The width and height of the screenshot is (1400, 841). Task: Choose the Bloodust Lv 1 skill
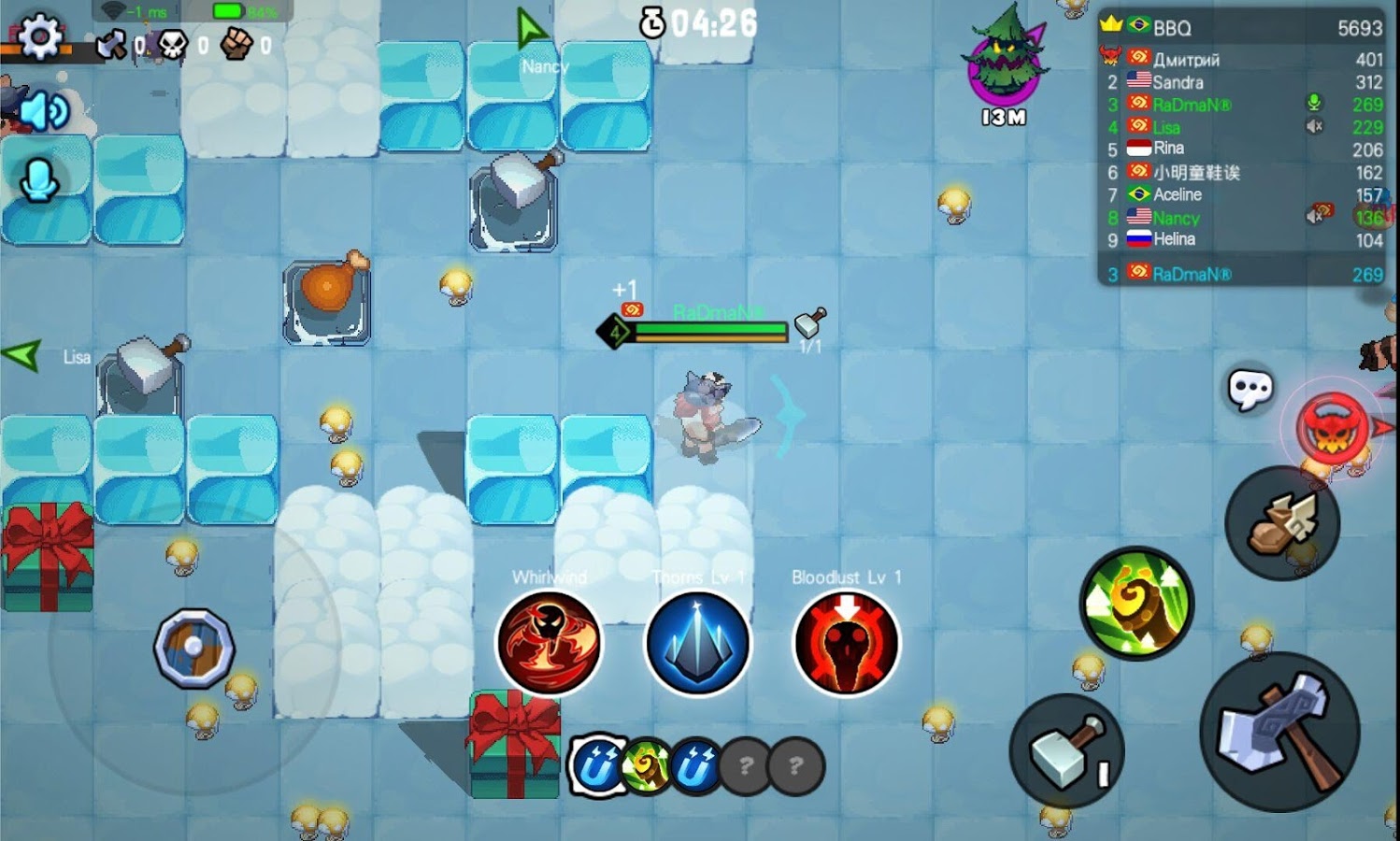[846, 643]
